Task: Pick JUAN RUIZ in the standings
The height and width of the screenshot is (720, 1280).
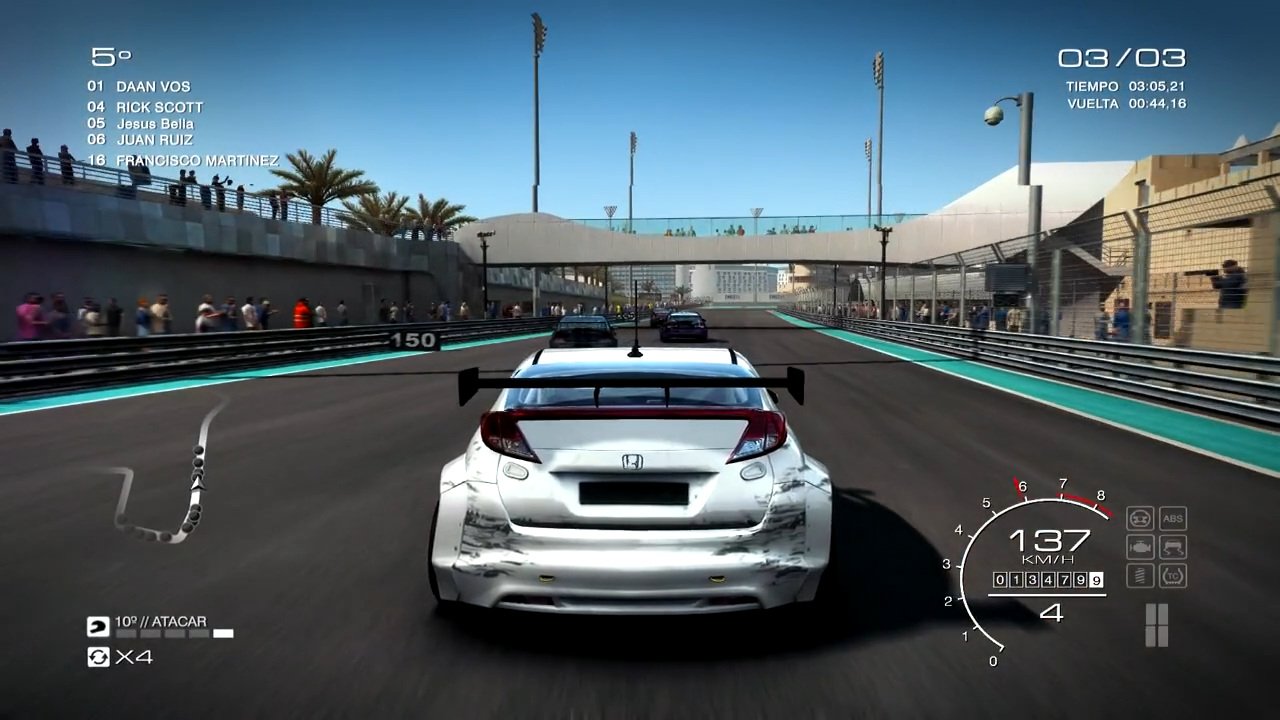Action: [154, 140]
